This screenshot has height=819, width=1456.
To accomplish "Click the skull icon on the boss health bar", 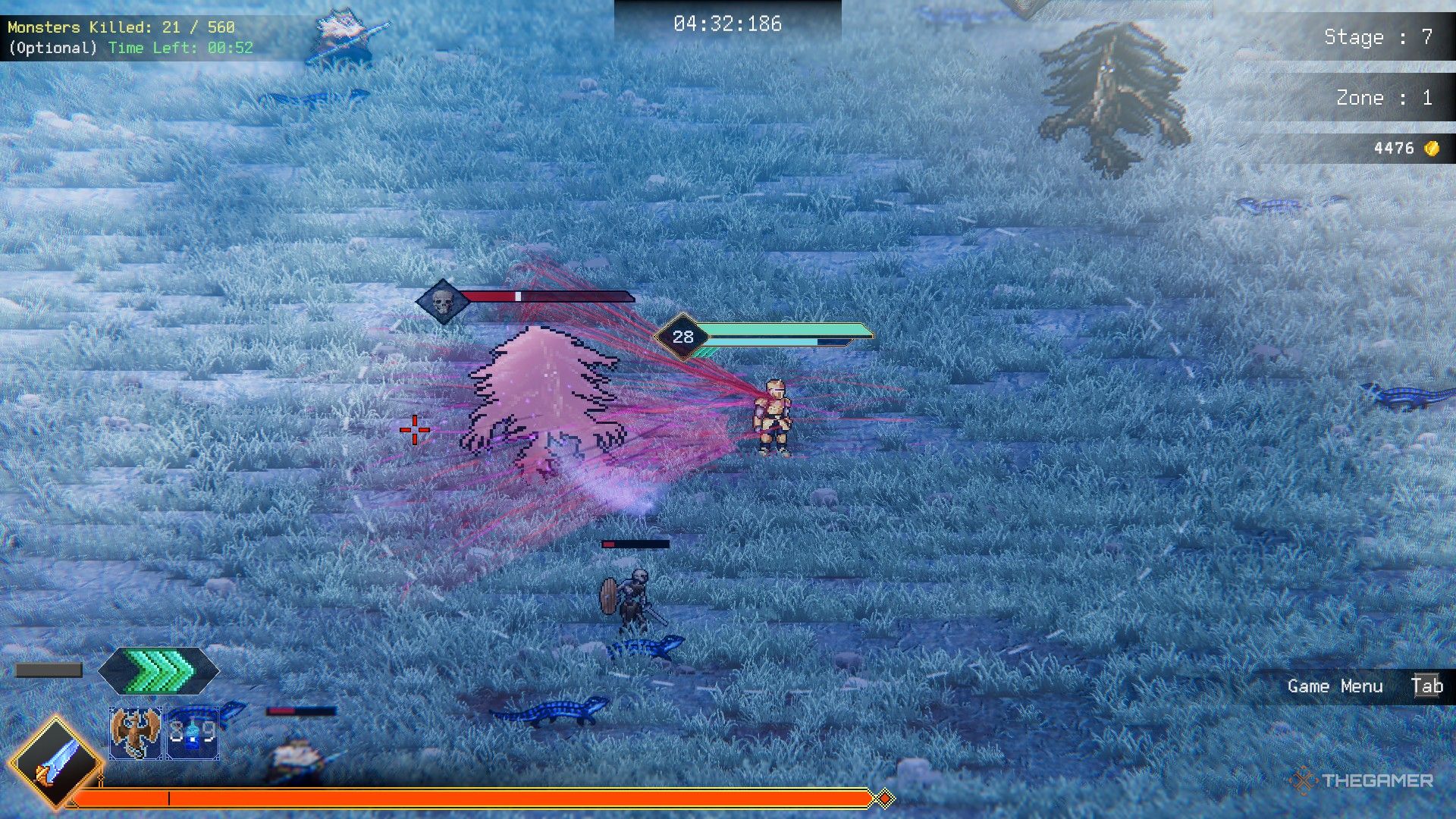I will (442, 300).
